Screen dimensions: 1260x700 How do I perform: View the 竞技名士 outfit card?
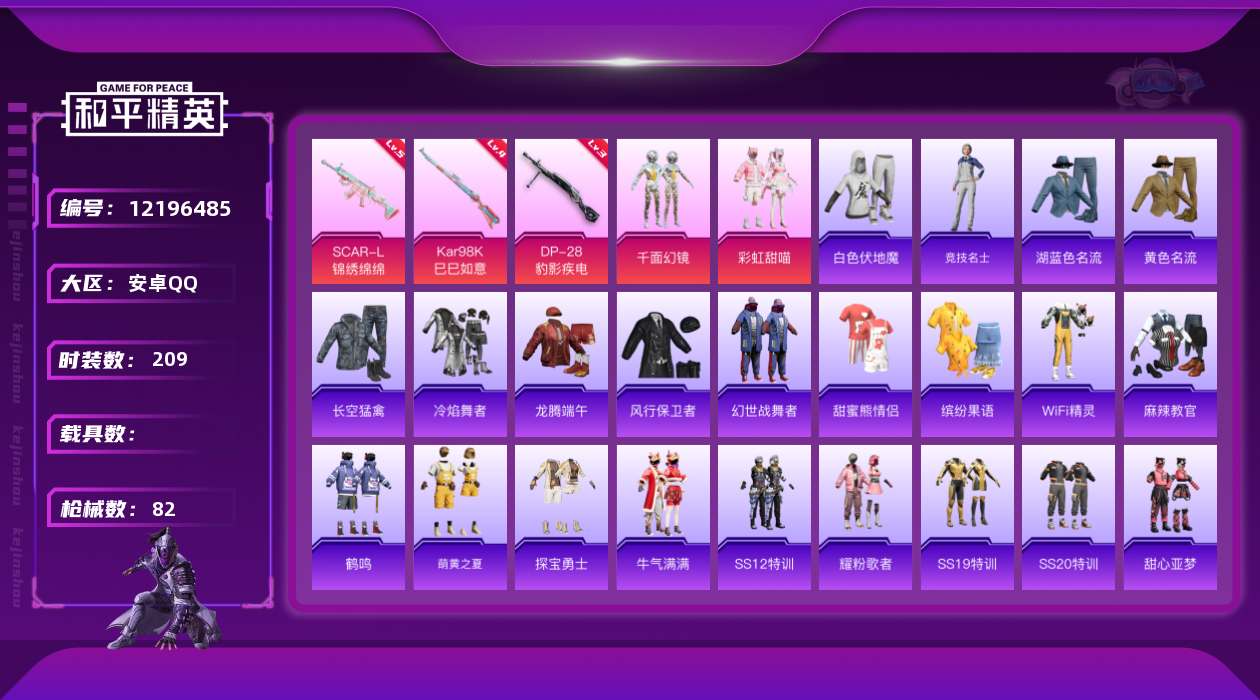point(967,211)
